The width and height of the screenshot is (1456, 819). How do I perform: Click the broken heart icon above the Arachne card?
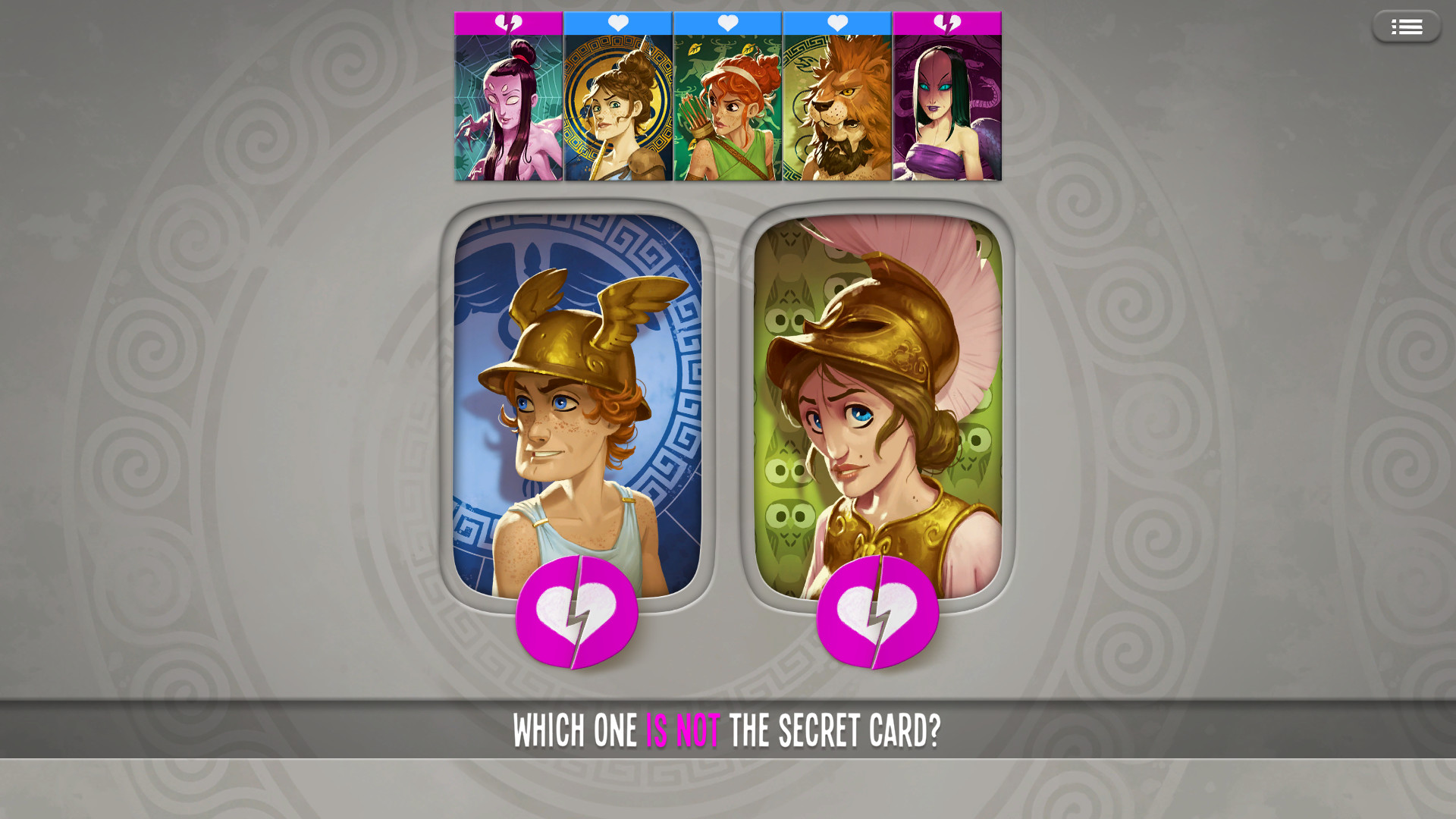point(507,24)
